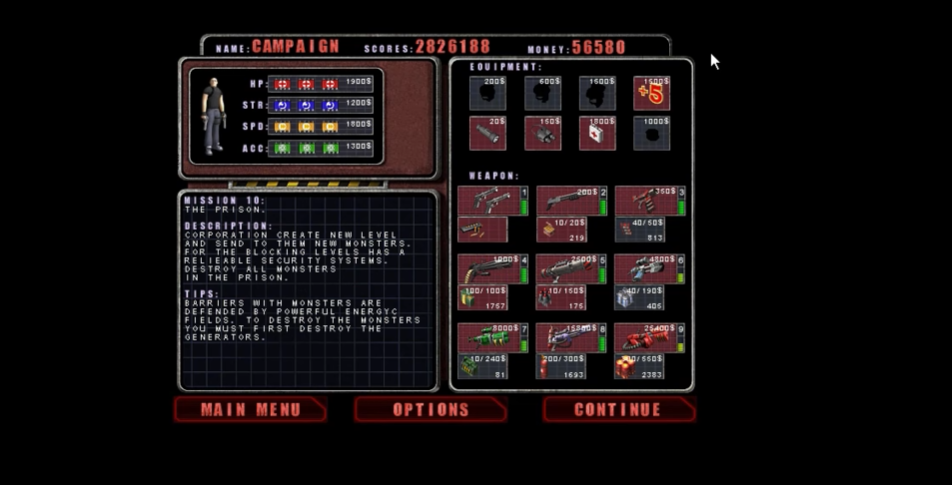This screenshot has width=952, height=485.
Task: Continue to the next mission
Action: (618, 410)
